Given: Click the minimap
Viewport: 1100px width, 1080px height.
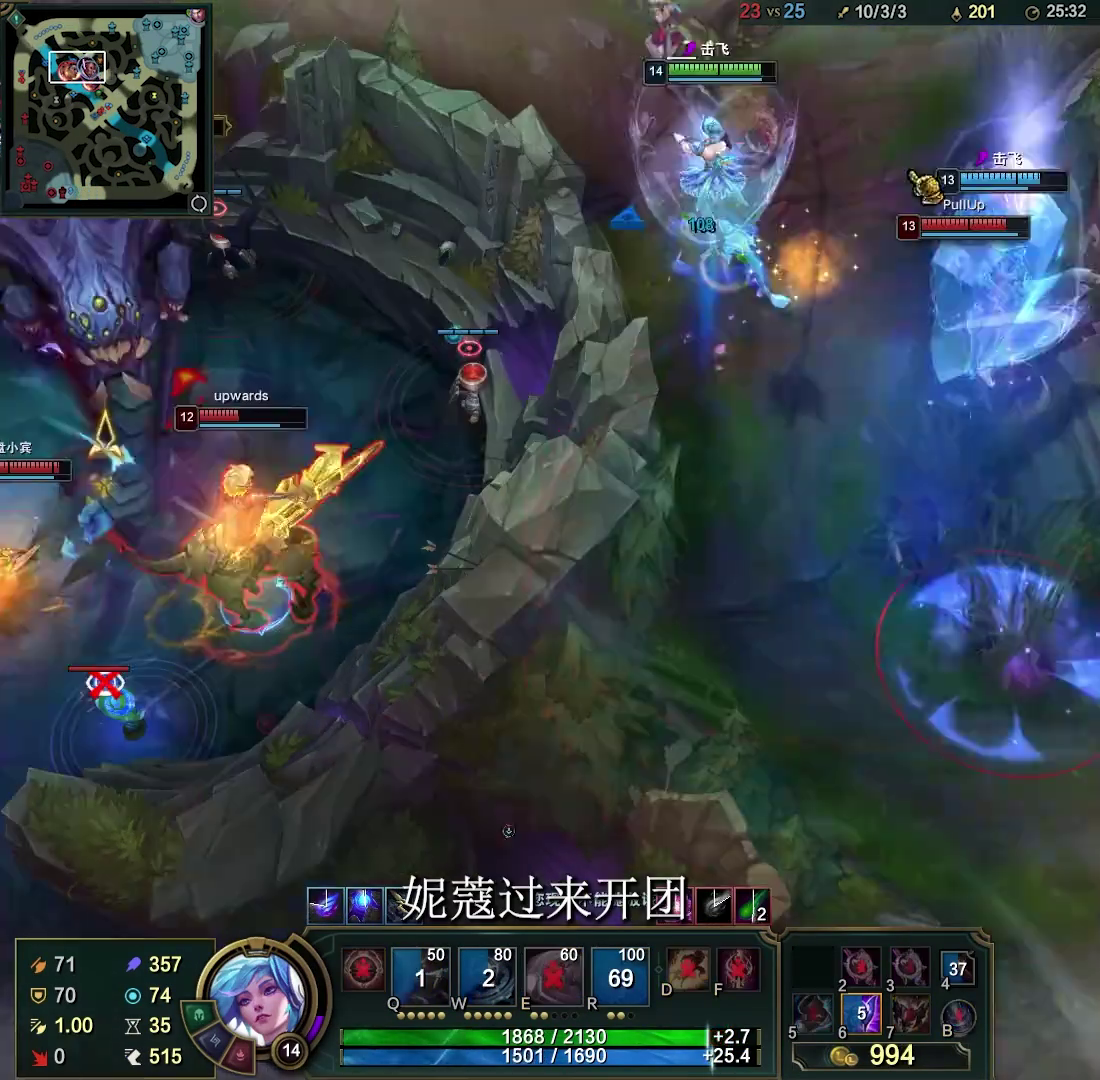Looking at the screenshot, I should pos(105,105).
